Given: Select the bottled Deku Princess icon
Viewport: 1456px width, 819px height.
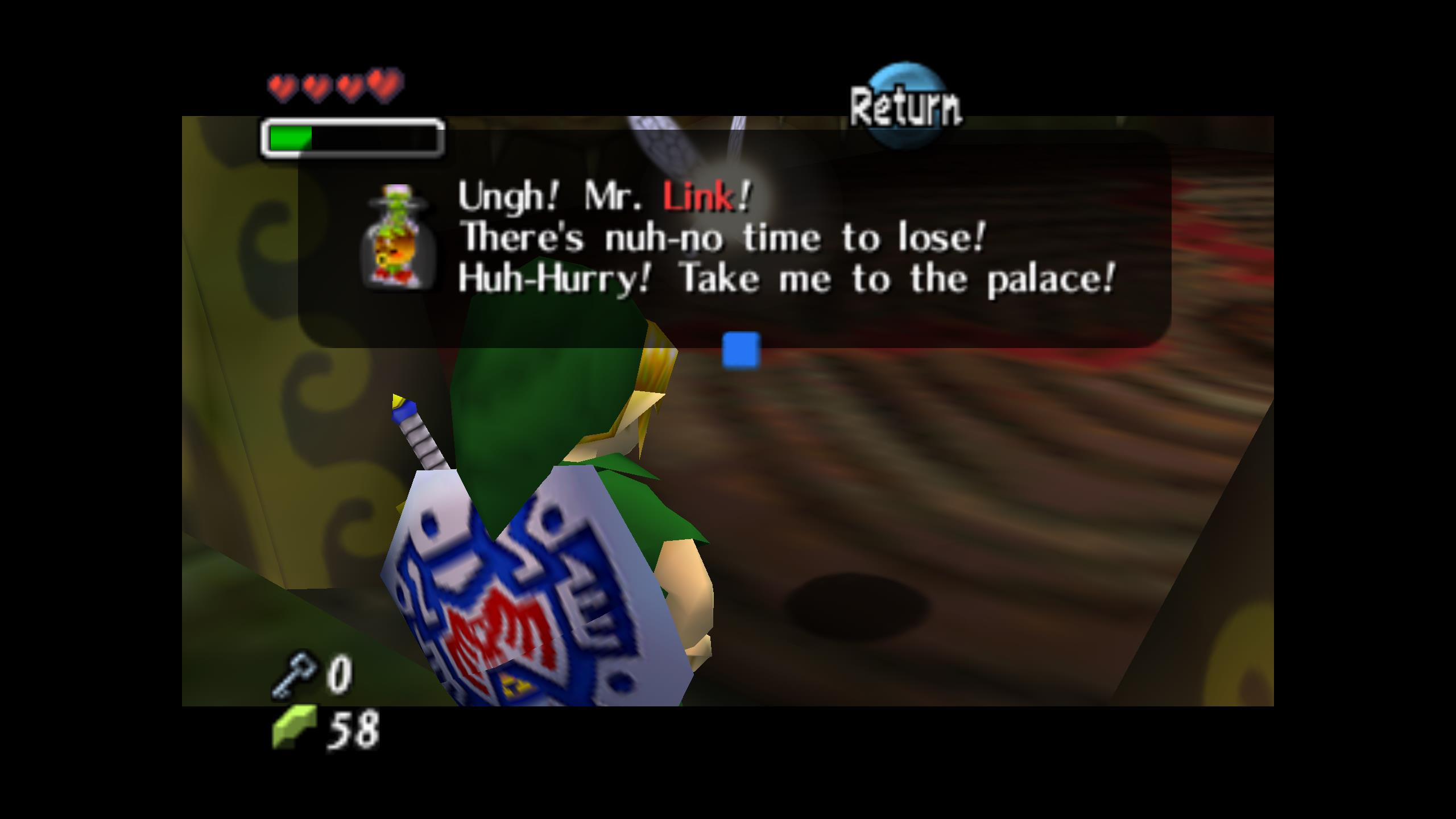Looking at the screenshot, I should pos(398,235).
